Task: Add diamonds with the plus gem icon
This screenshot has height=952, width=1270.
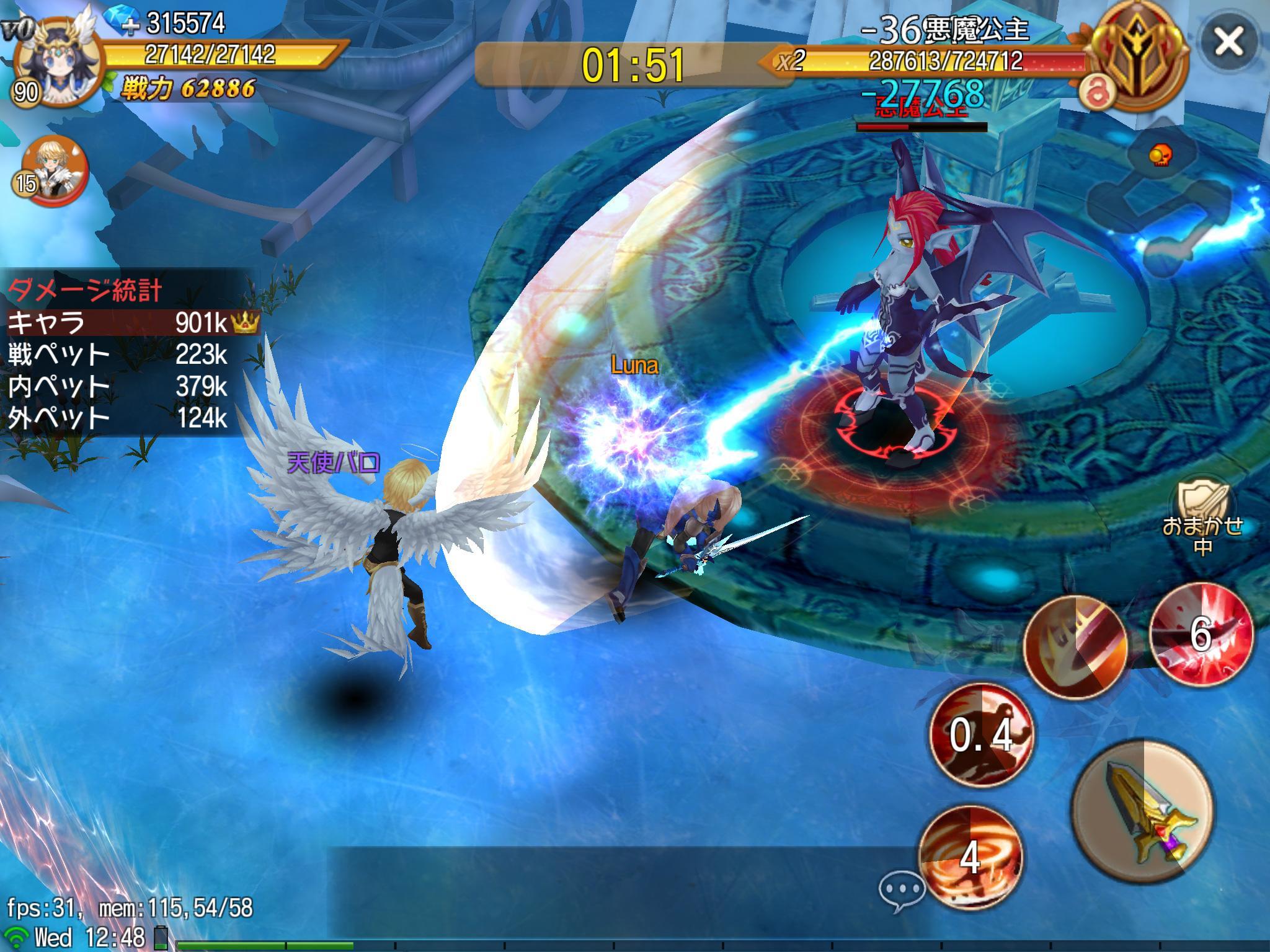Action: point(122,22)
